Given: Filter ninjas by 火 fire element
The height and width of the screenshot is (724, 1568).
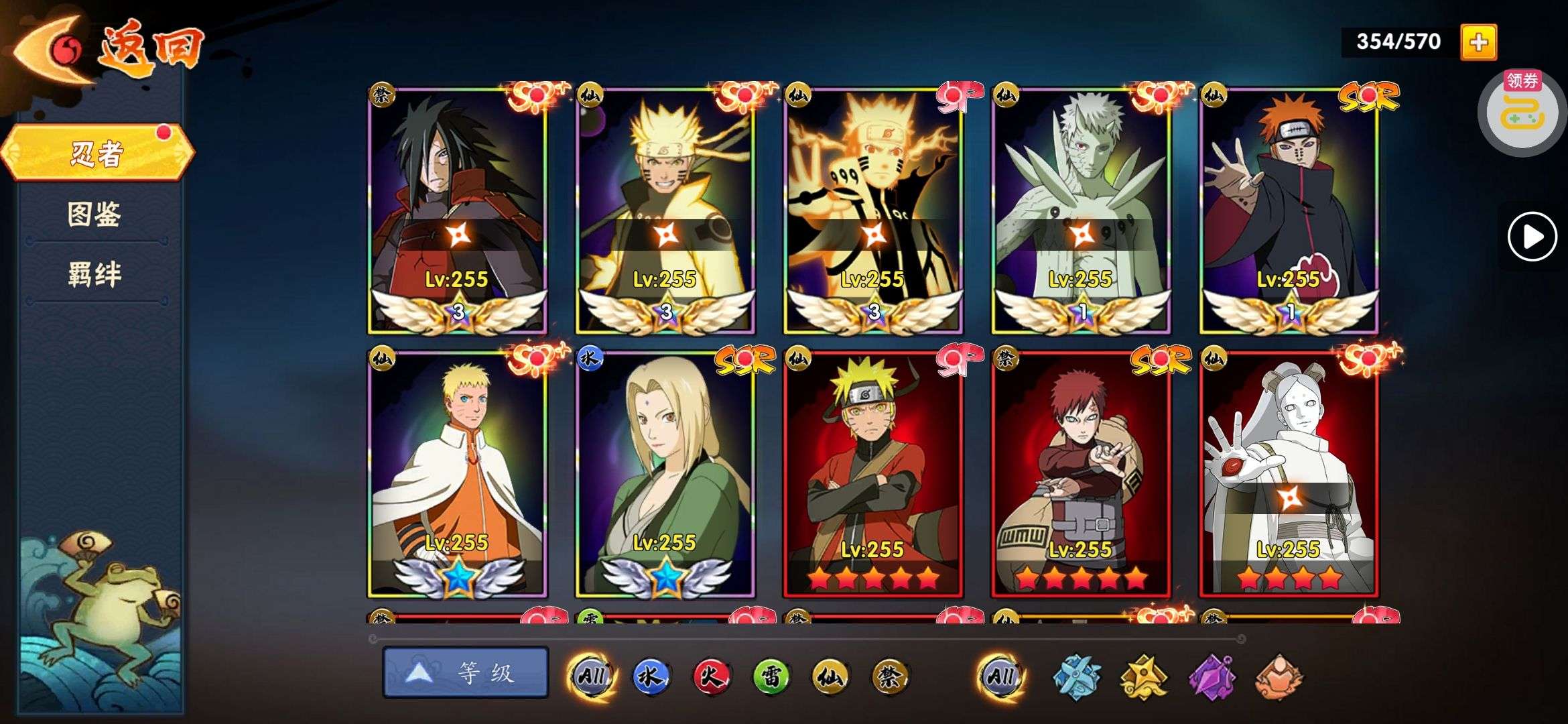Looking at the screenshot, I should (711, 676).
